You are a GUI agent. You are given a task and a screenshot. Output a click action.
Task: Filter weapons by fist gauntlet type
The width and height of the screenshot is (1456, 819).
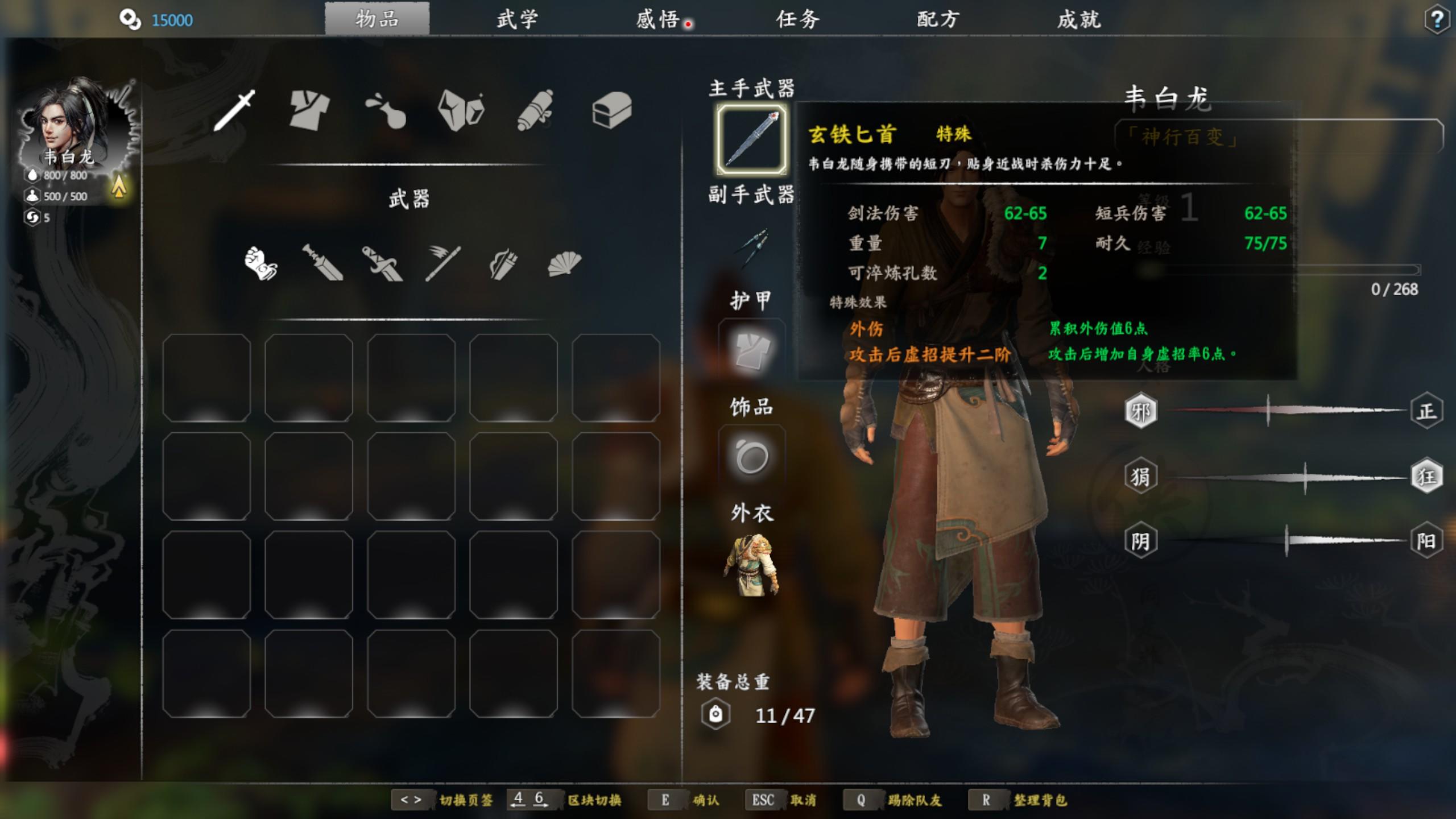261,263
